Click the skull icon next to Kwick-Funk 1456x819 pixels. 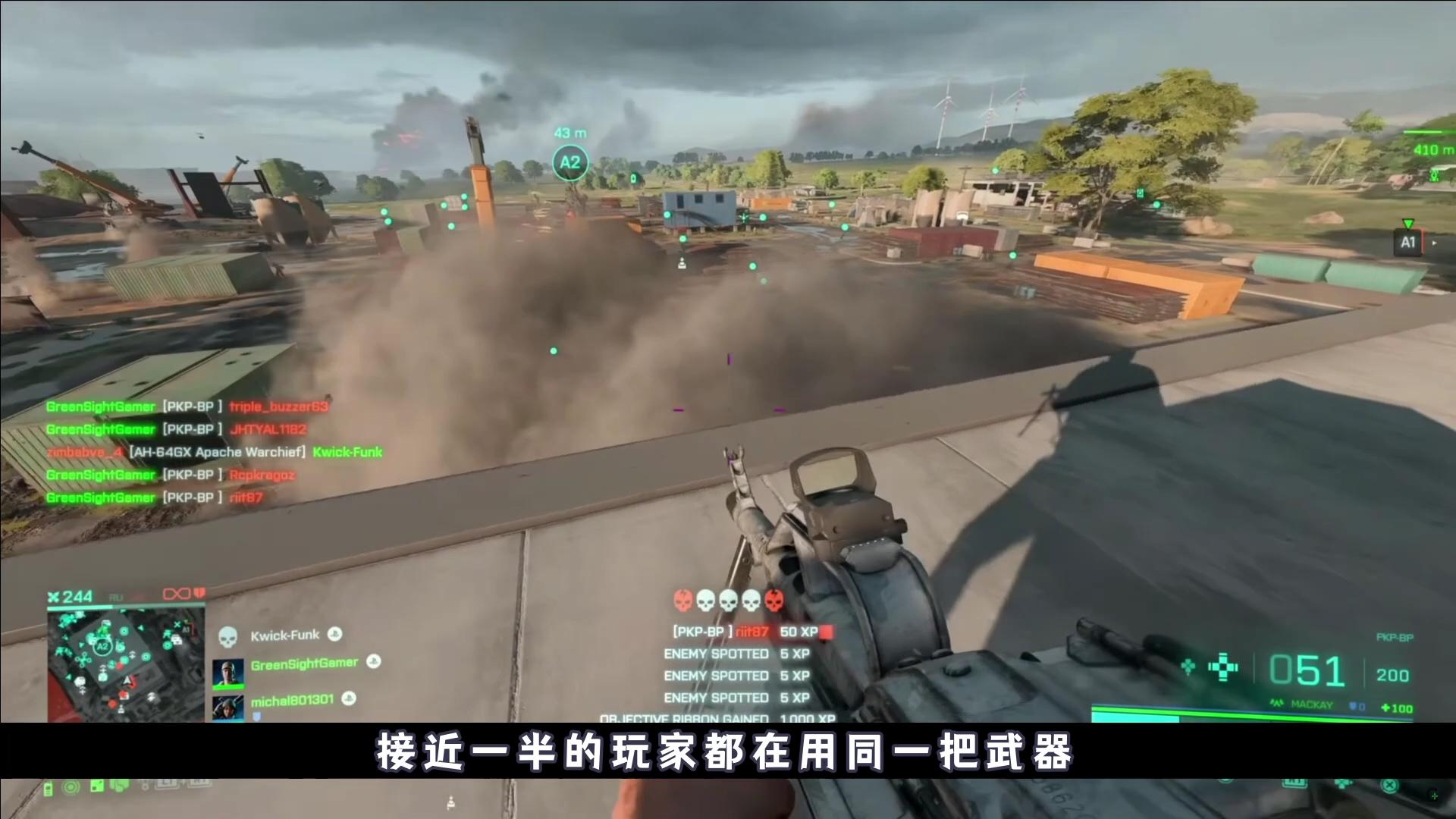229,635
